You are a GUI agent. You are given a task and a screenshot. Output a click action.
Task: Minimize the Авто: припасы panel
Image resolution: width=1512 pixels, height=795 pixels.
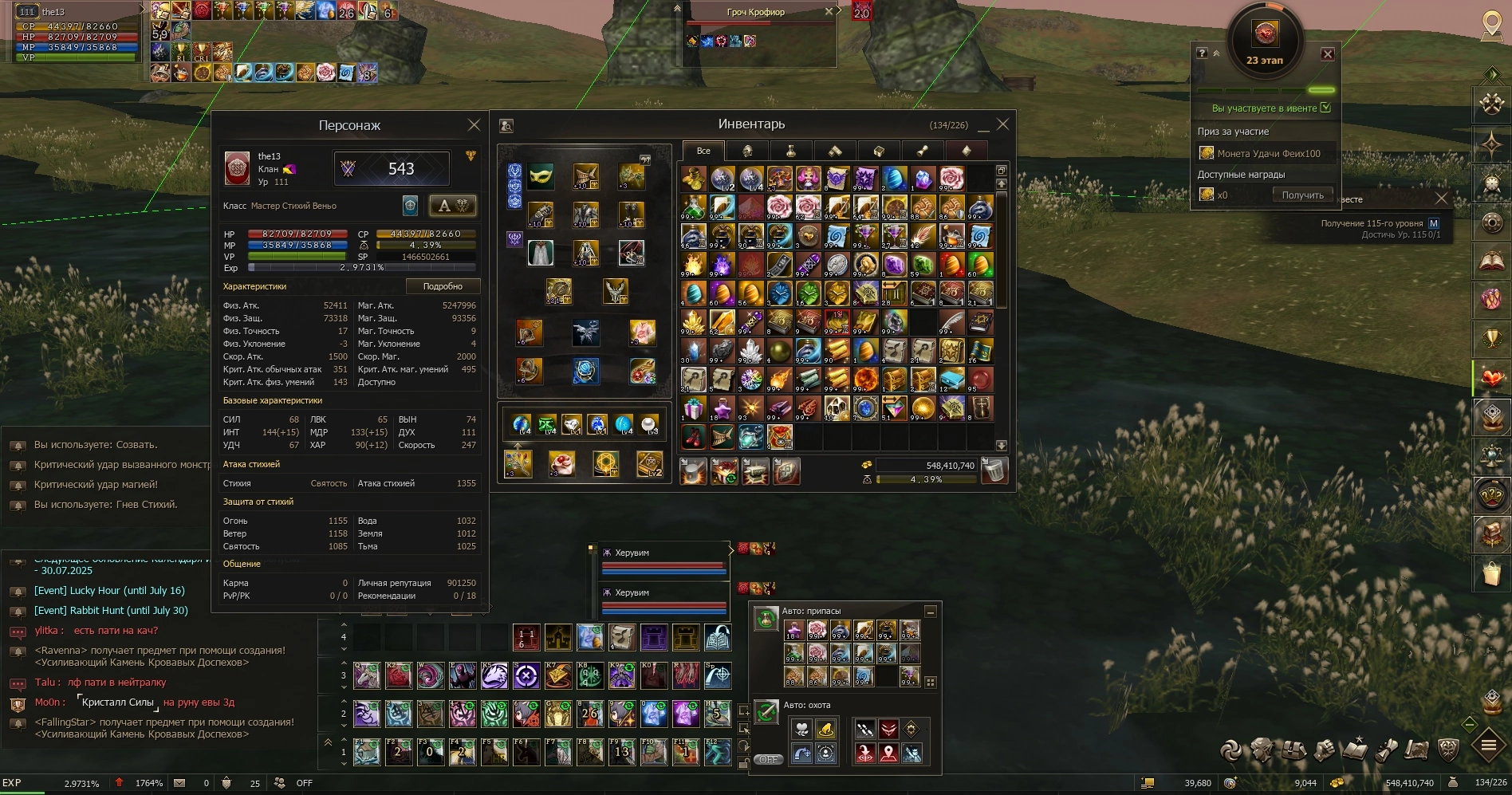[930, 612]
